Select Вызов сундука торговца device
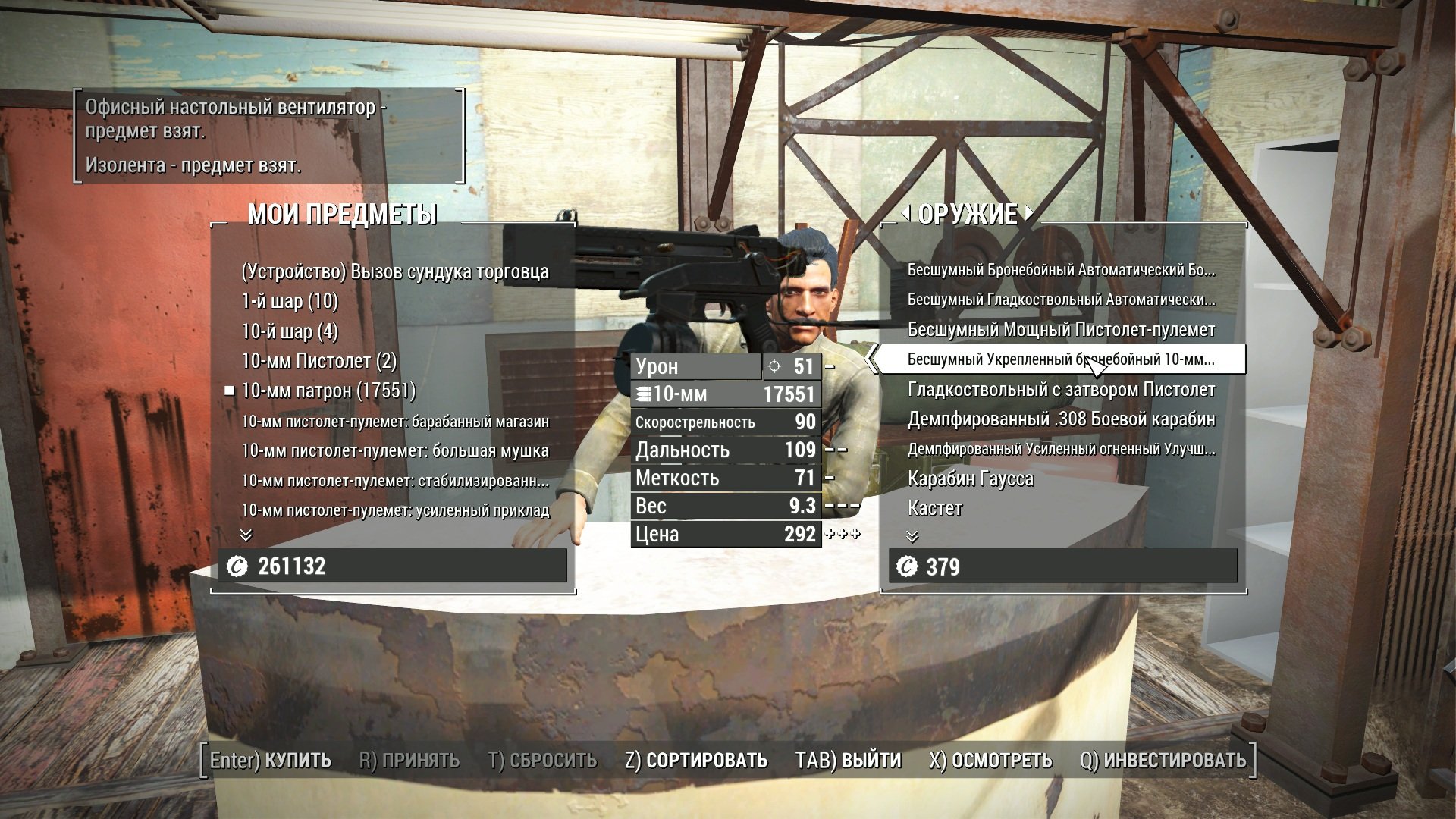Image resolution: width=1456 pixels, height=819 pixels. (x=395, y=271)
